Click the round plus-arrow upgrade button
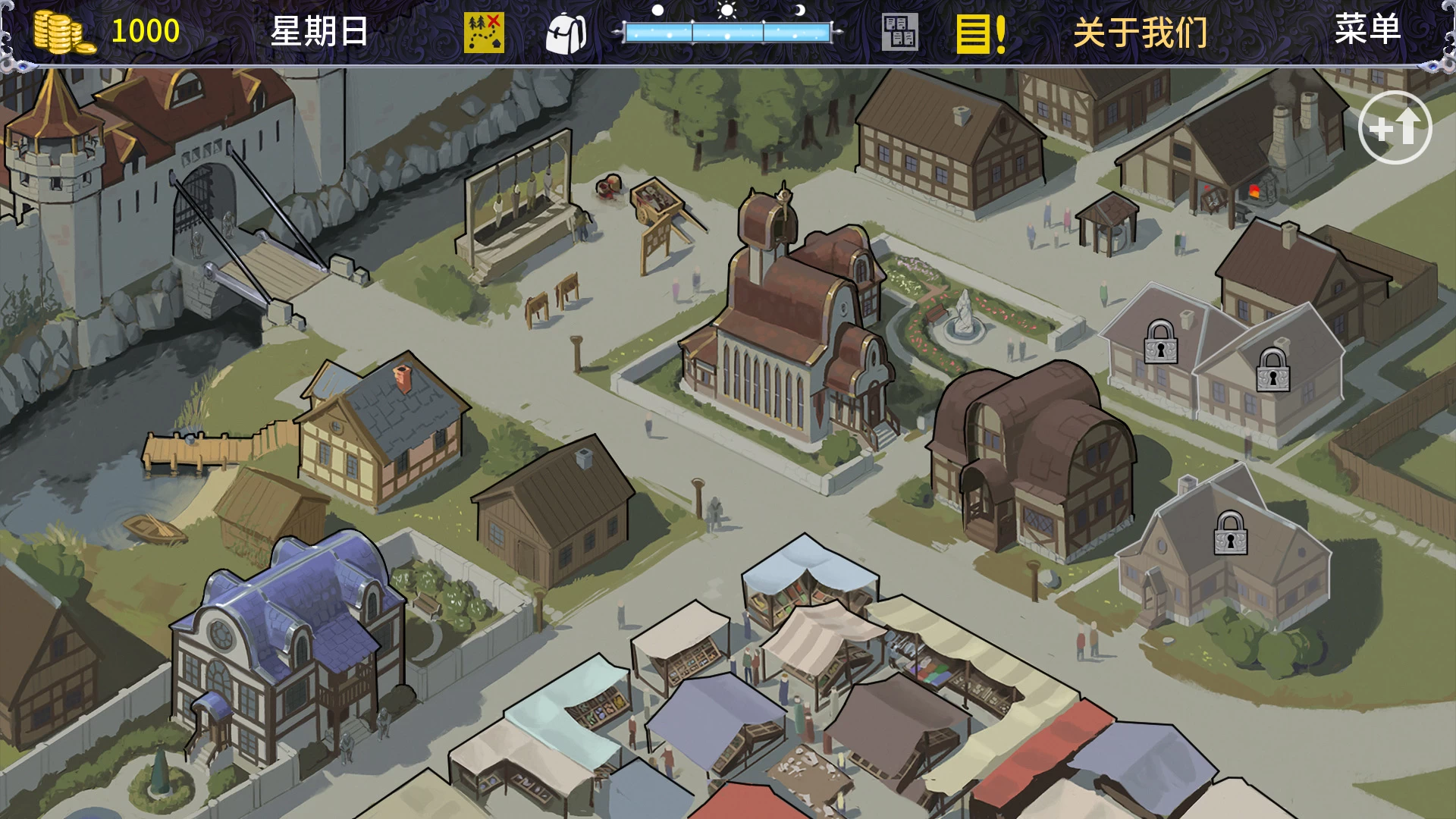Viewport: 1456px width, 819px height. (1394, 127)
